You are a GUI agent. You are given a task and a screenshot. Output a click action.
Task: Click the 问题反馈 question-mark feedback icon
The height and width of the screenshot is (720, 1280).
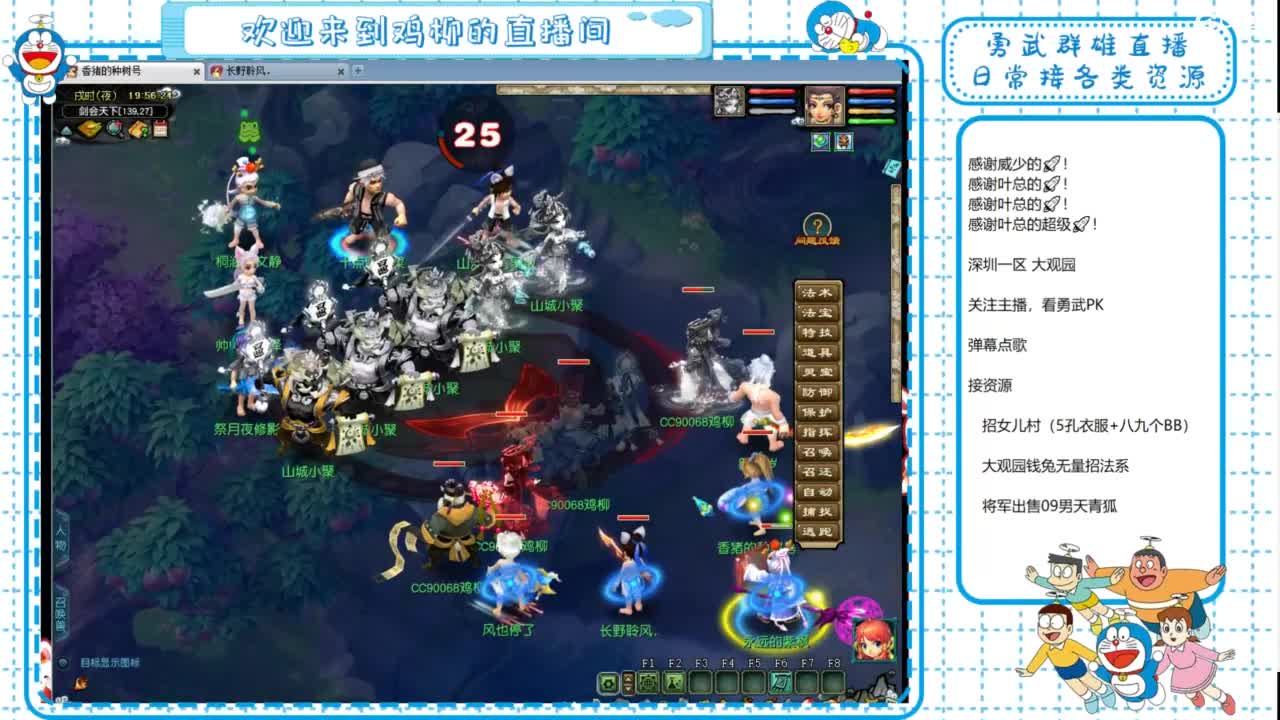pos(819,224)
